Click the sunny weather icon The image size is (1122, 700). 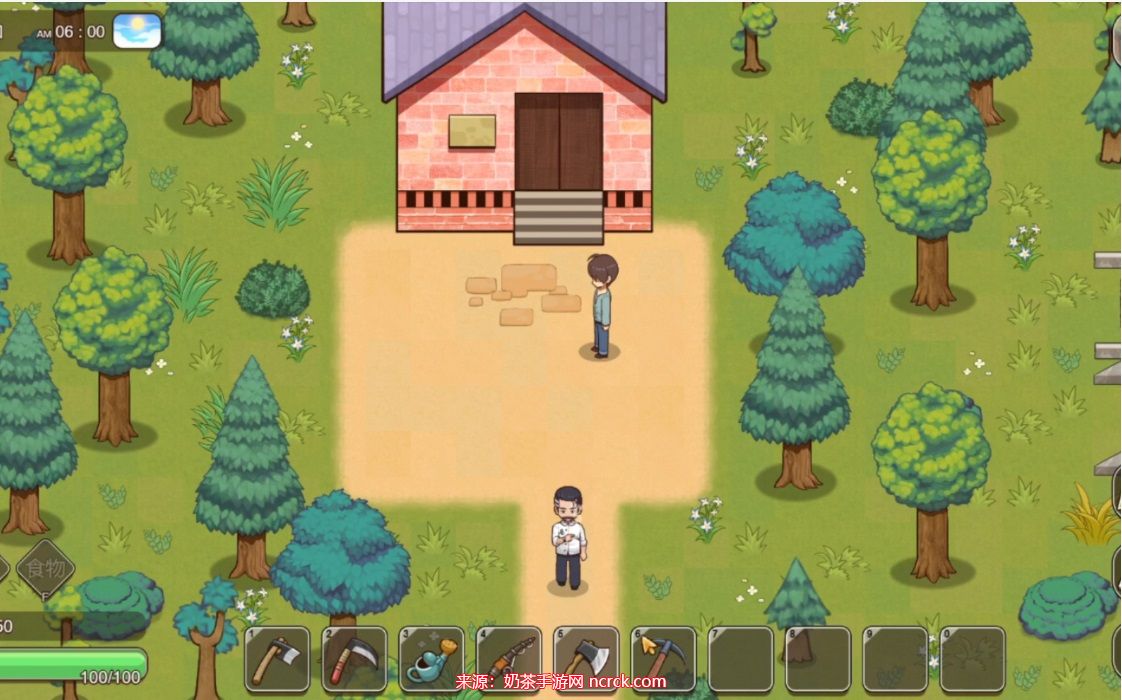point(137,31)
